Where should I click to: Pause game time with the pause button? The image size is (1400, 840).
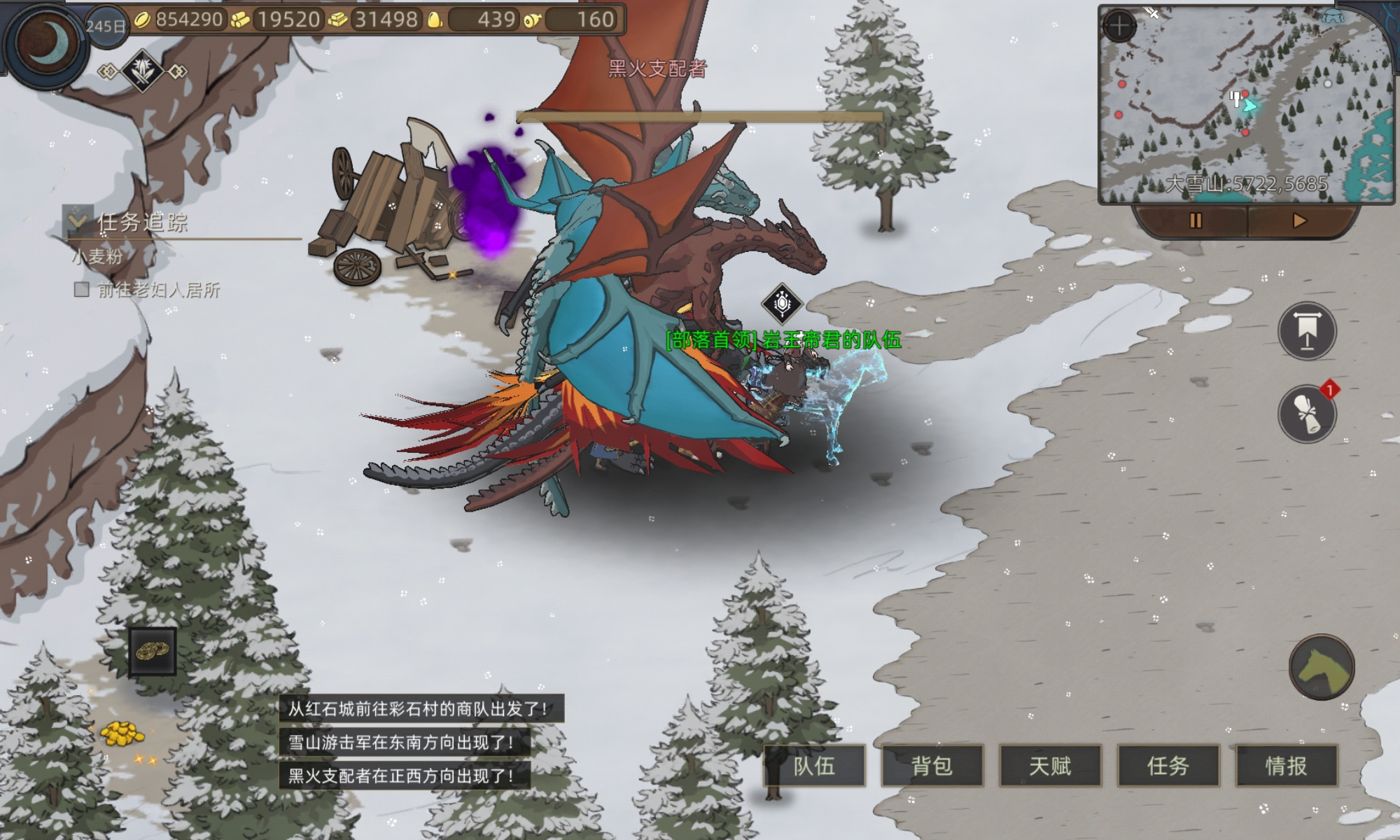[x=1195, y=221]
